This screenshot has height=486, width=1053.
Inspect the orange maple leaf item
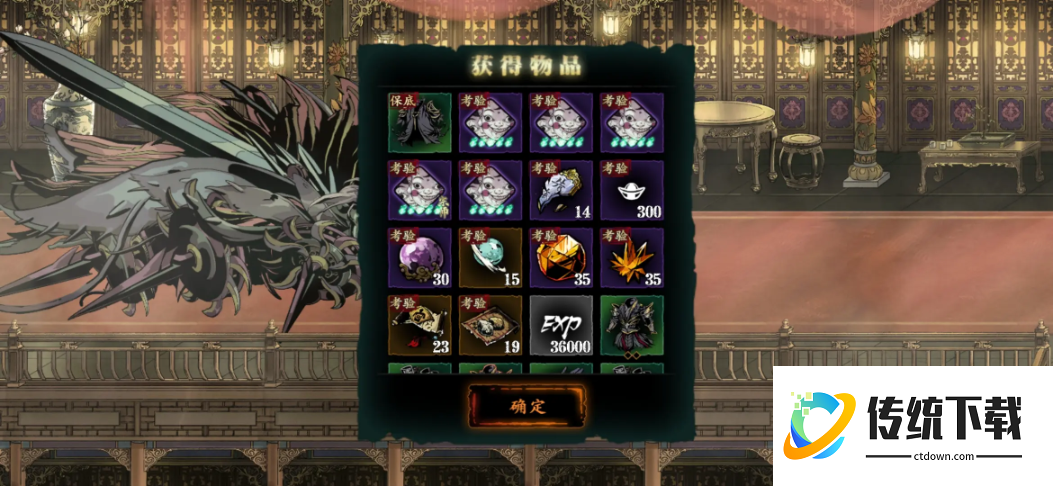click(x=628, y=256)
